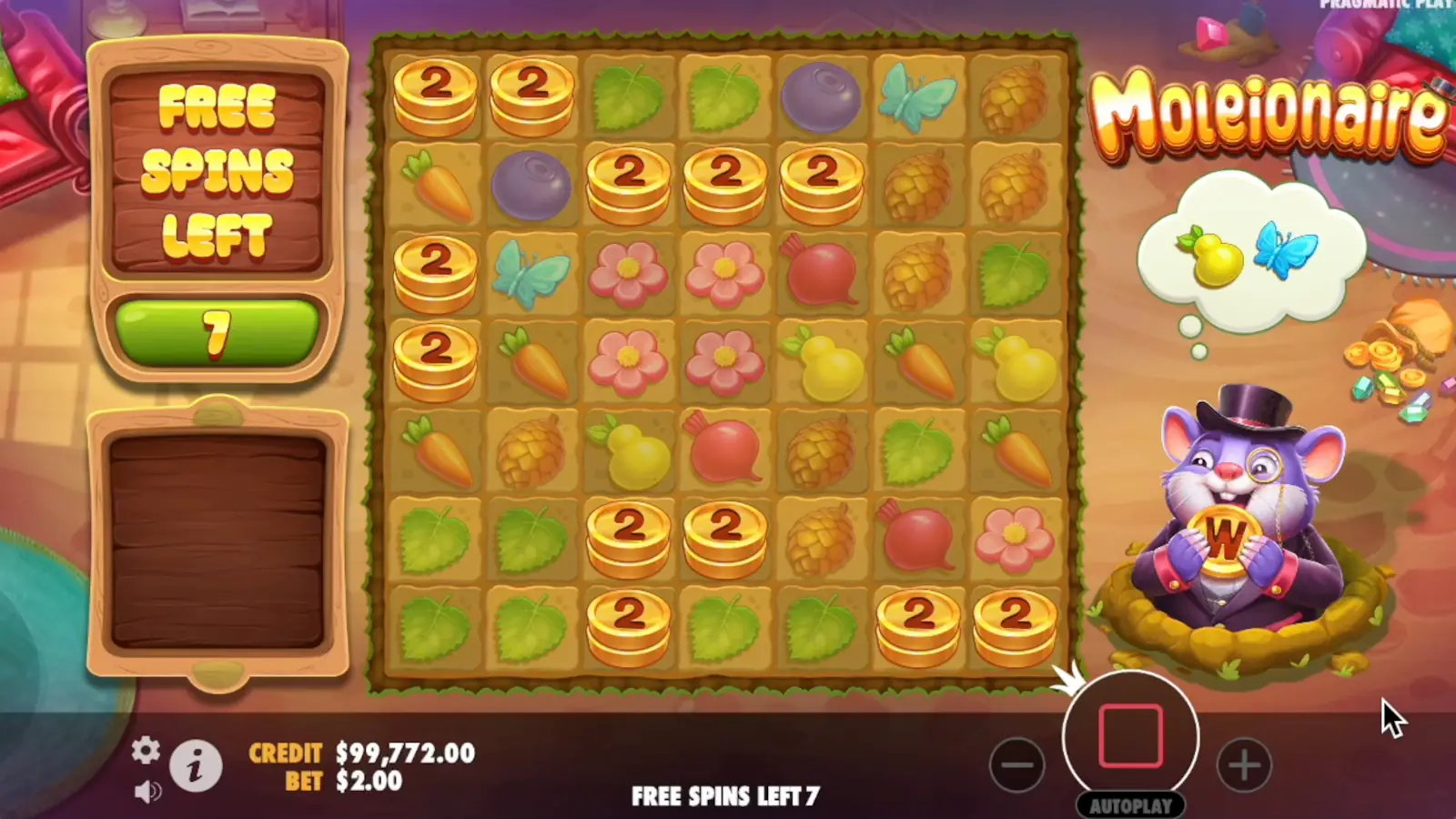Decrease the bet with the minus button

pos(1018,764)
